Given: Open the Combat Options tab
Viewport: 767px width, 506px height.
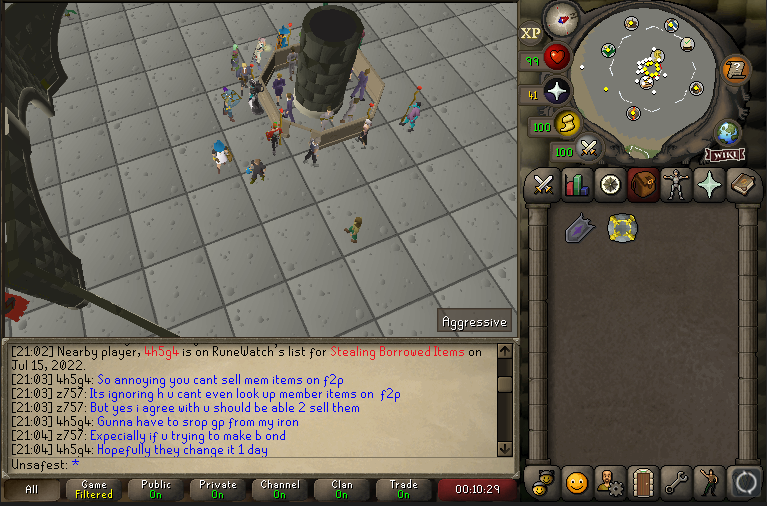Looking at the screenshot, I should 543,185.
